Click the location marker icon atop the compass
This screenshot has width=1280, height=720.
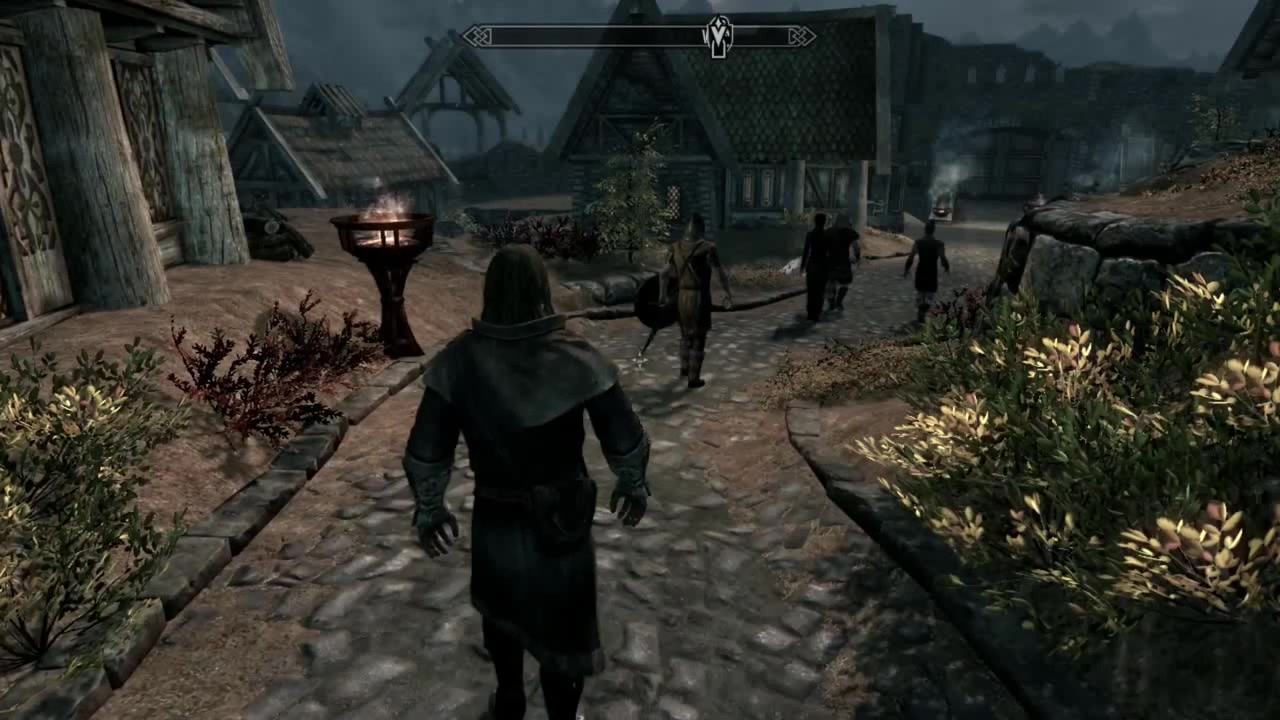click(x=717, y=24)
